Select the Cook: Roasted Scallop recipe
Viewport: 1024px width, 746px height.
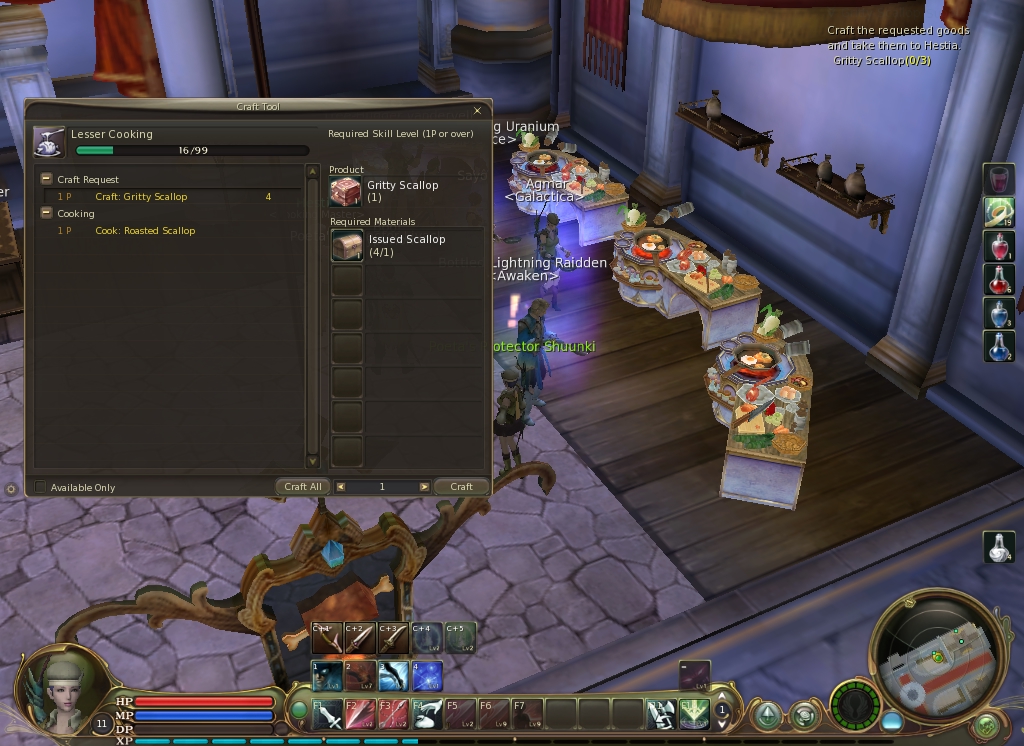pos(145,231)
